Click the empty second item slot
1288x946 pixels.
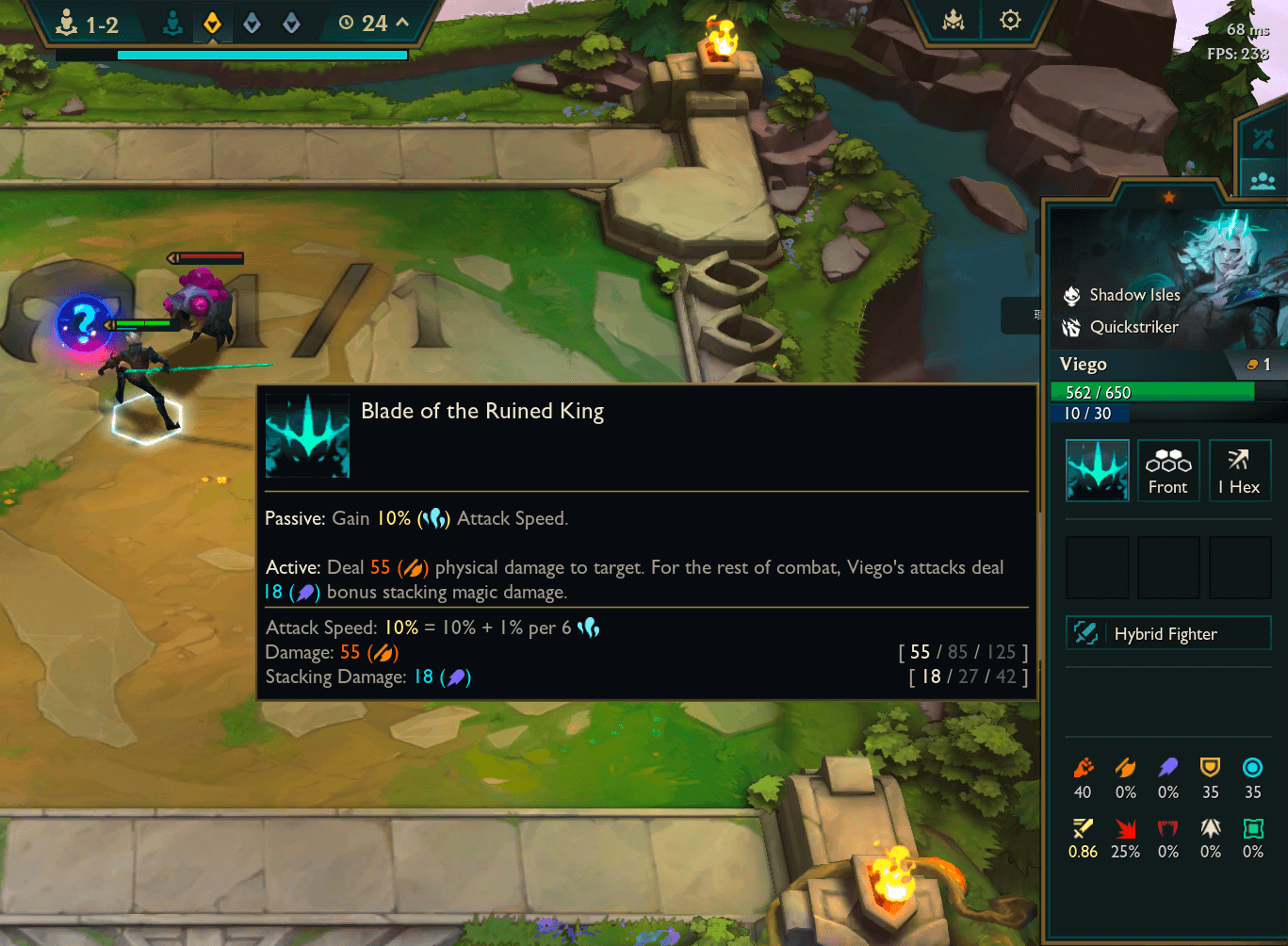pyautogui.click(x=1168, y=567)
